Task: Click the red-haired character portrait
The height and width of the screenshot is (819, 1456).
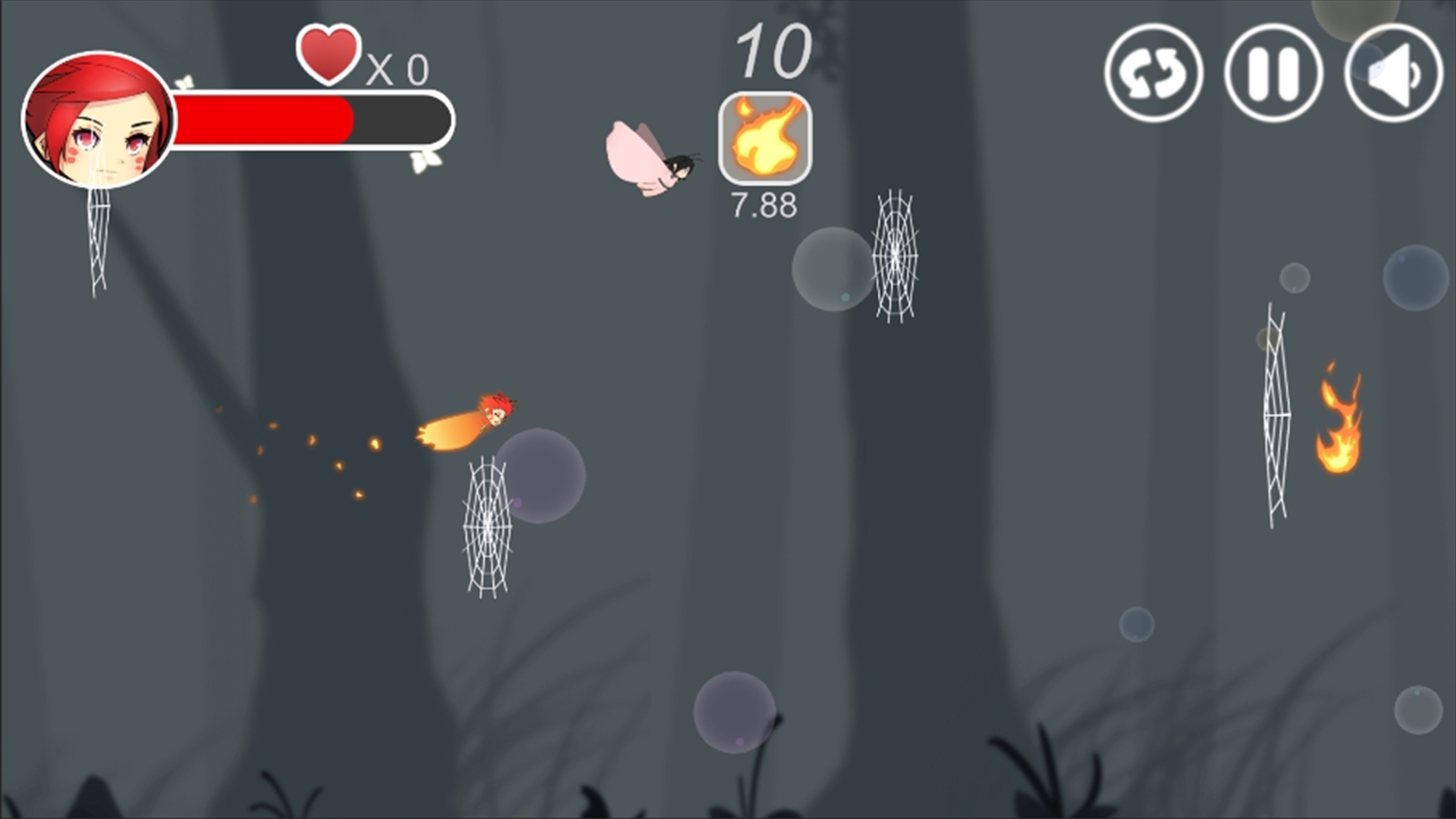Action: (x=99, y=120)
